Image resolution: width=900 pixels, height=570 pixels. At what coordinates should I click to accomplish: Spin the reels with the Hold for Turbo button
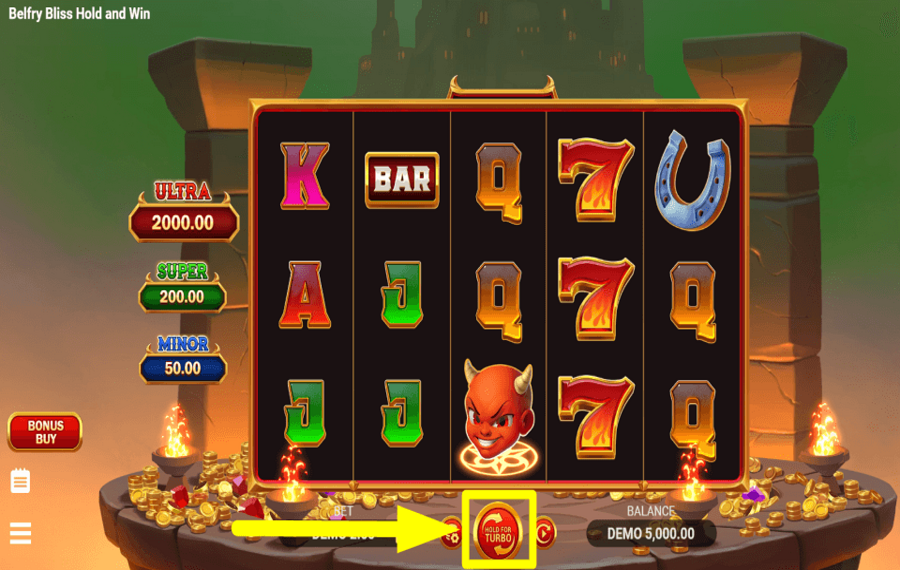pyautogui.click(x=498, y=532)
